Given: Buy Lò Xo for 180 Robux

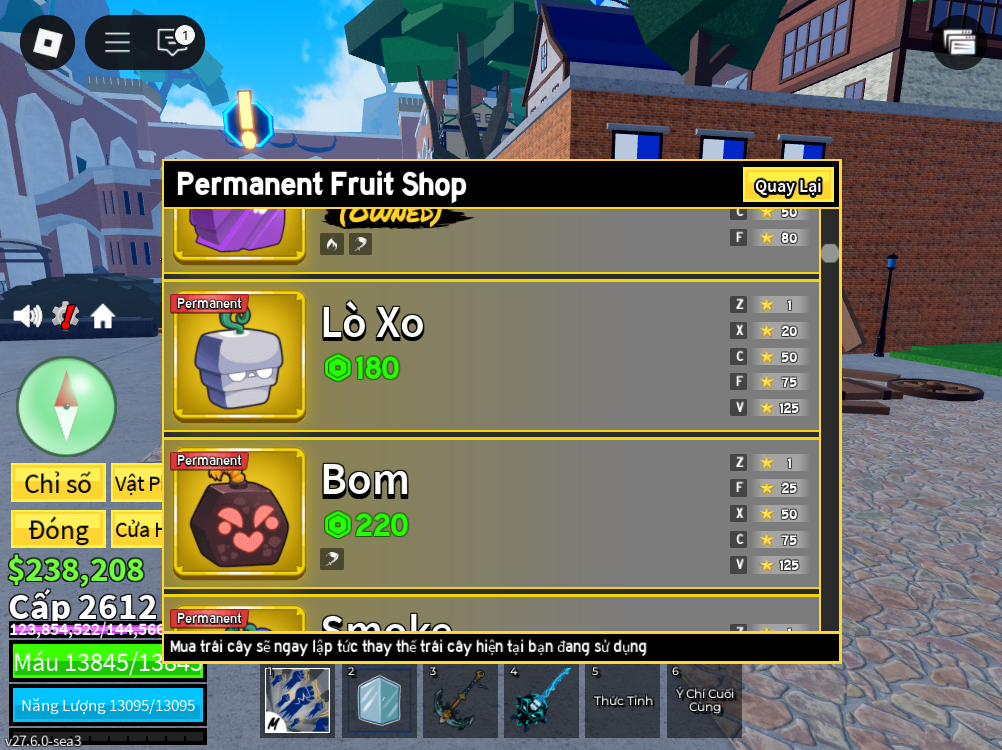Looking at the screenshot, I should coord(362,368).
